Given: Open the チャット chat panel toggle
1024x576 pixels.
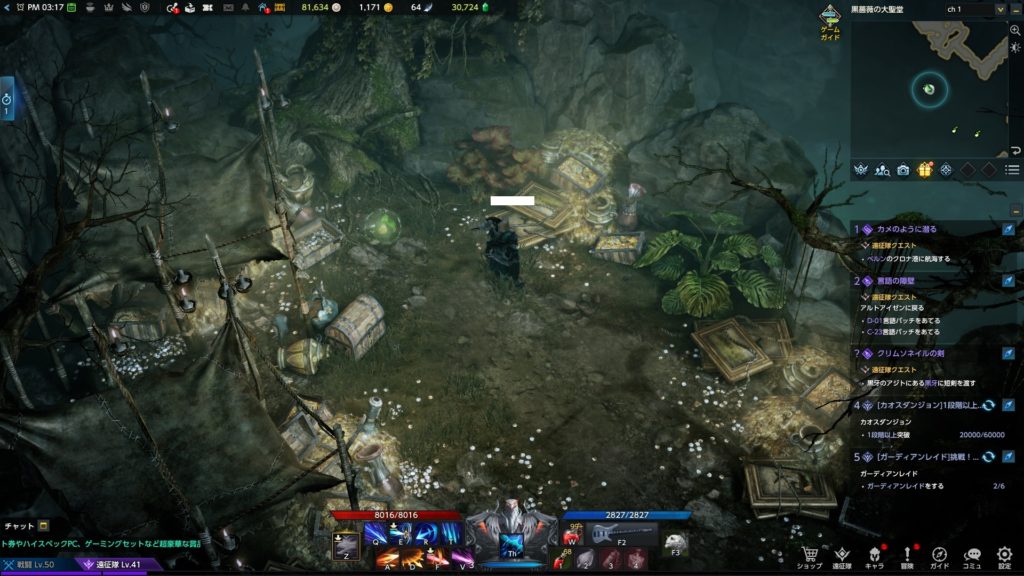Looking at the screenshot, I should 43,525.
